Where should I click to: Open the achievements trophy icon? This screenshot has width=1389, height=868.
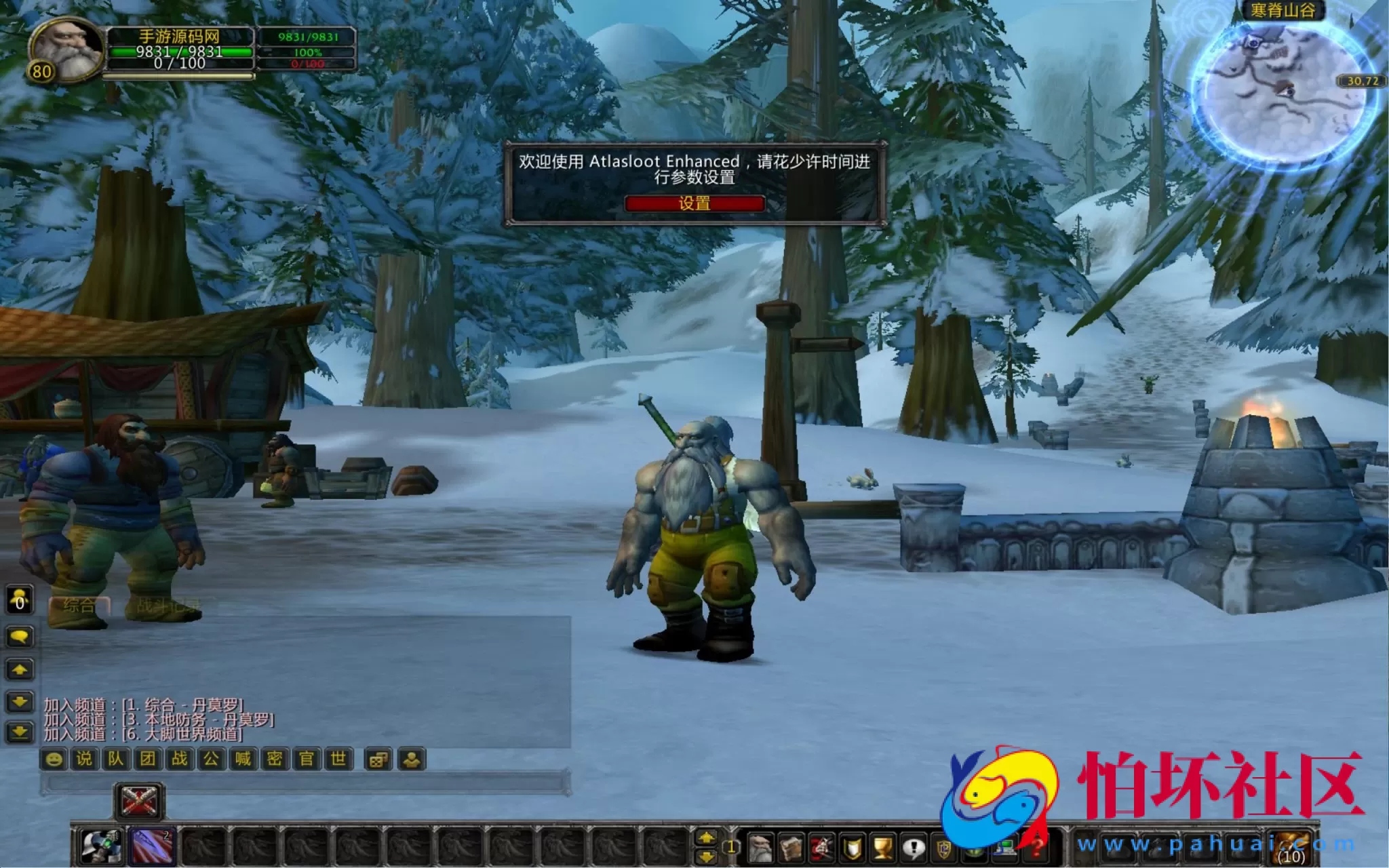tap(882, 848)
